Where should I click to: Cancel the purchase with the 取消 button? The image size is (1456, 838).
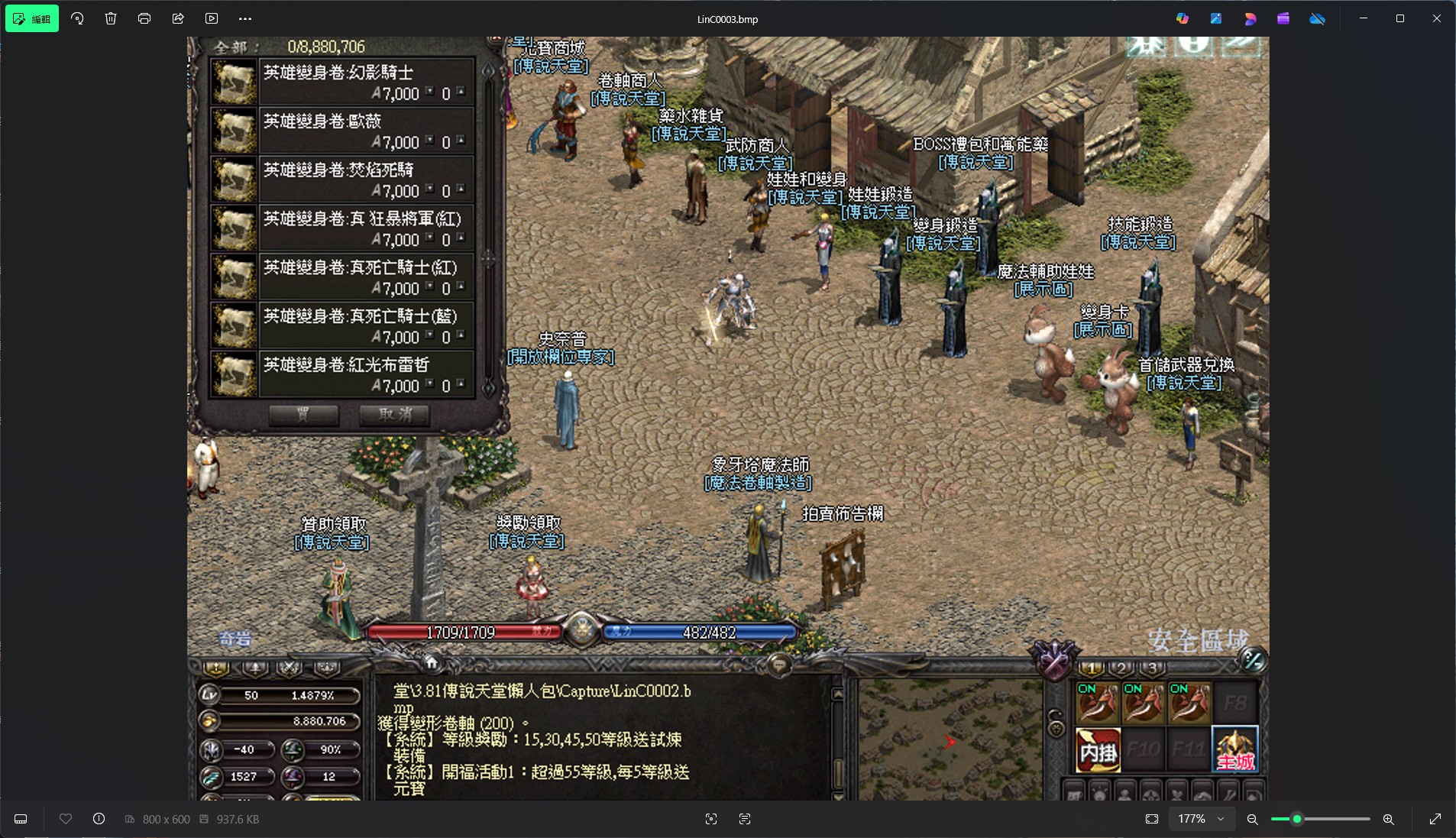[394, 415]
